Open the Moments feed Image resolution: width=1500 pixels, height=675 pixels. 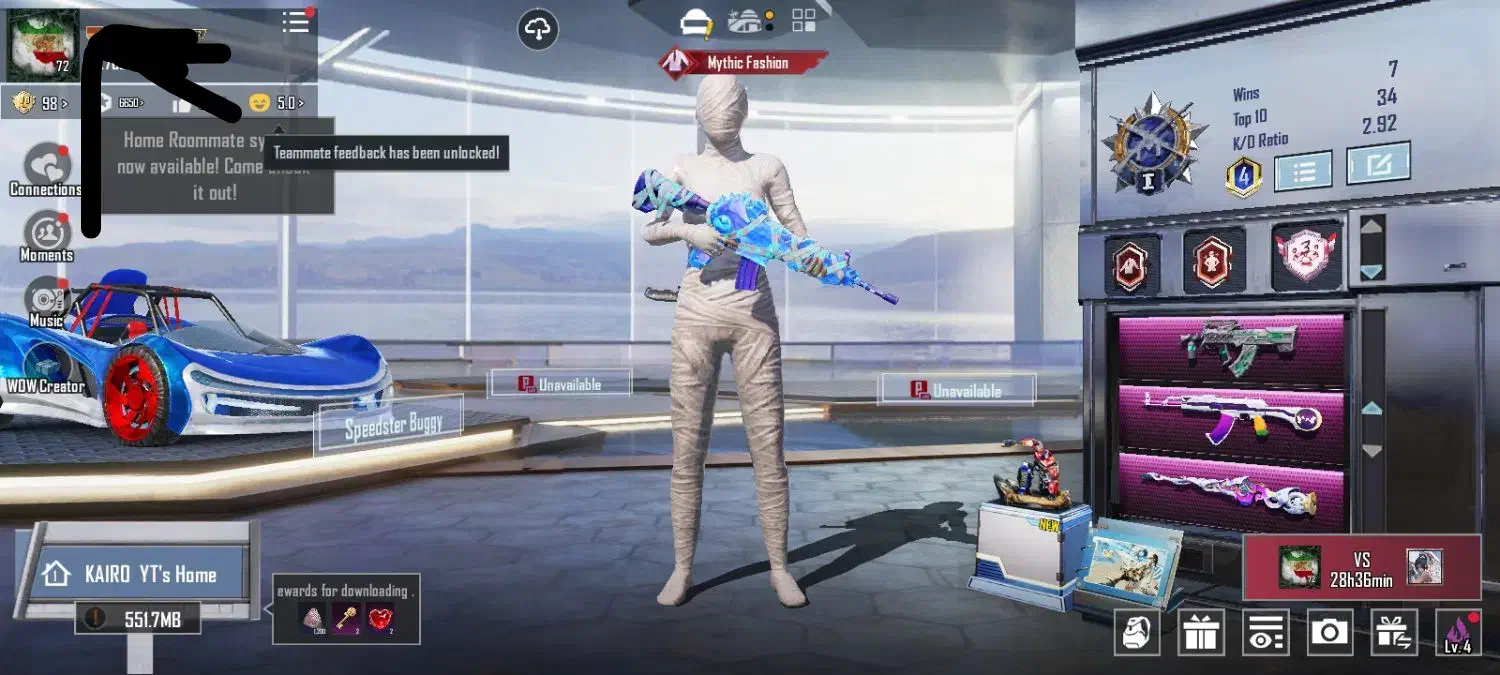(46, 235)
